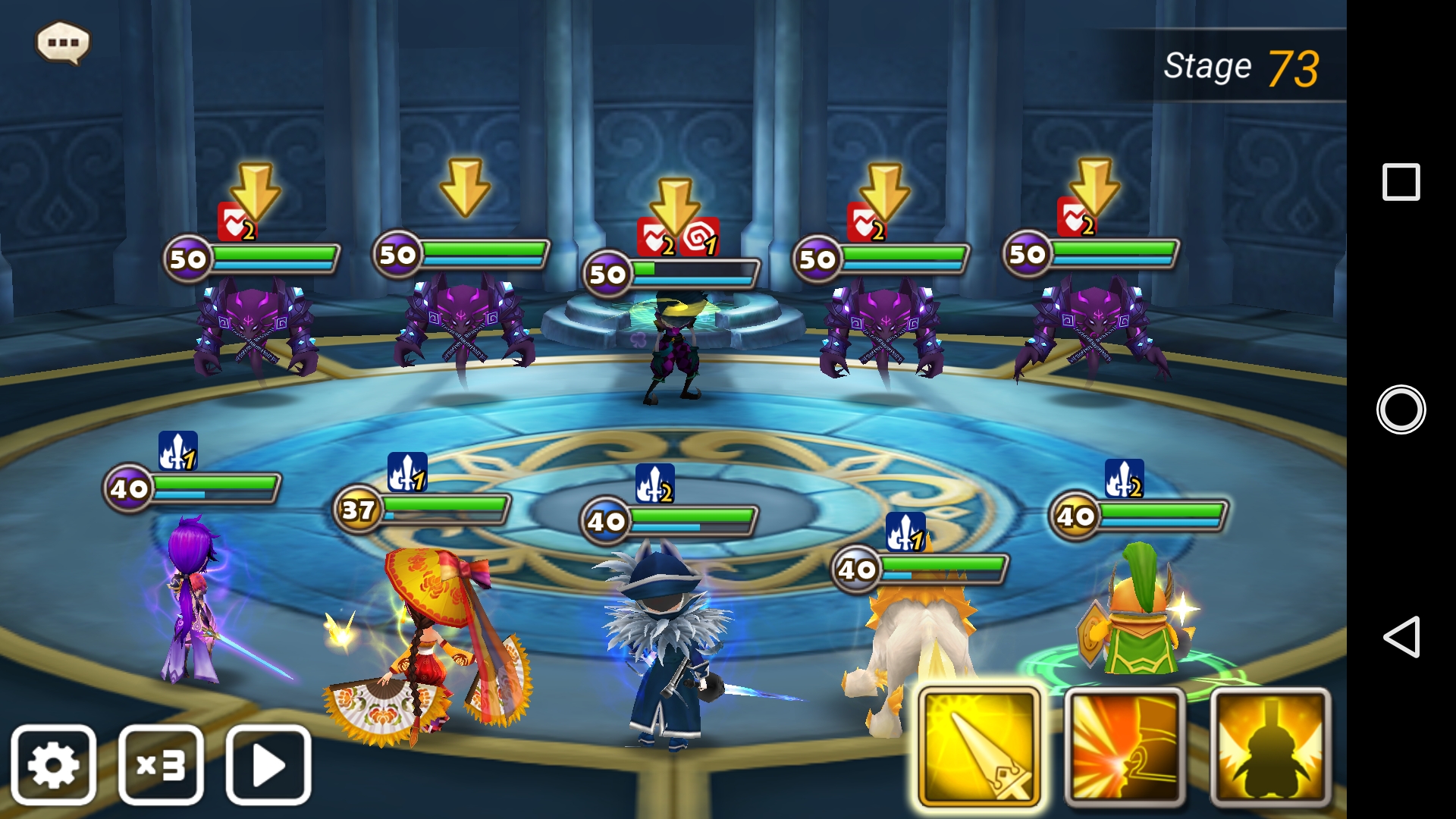
Task: Open the chat speech bubble
Action: pyautogui.click(x=63, y=42)
